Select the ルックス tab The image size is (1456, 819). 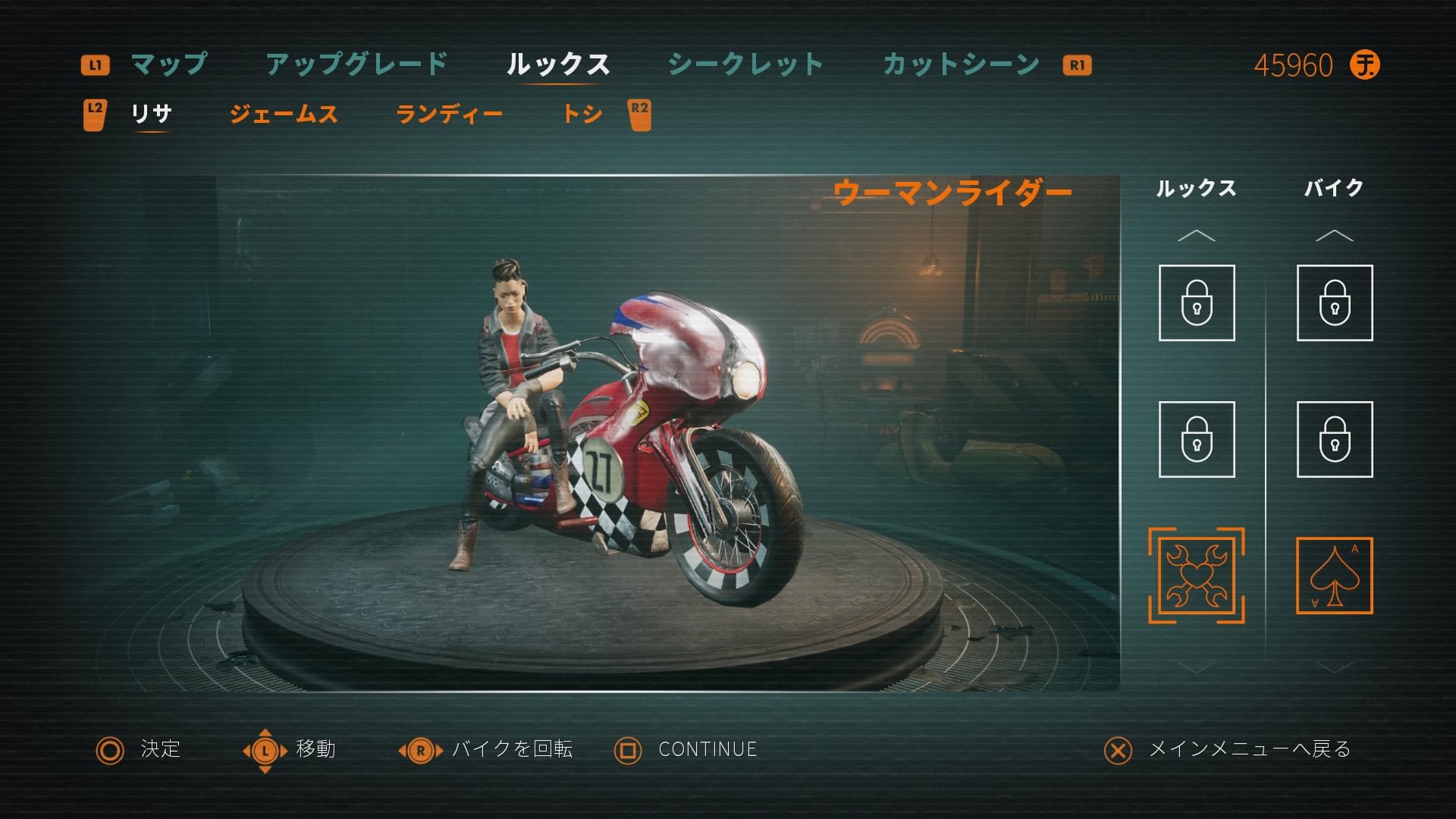pos(558,64)
